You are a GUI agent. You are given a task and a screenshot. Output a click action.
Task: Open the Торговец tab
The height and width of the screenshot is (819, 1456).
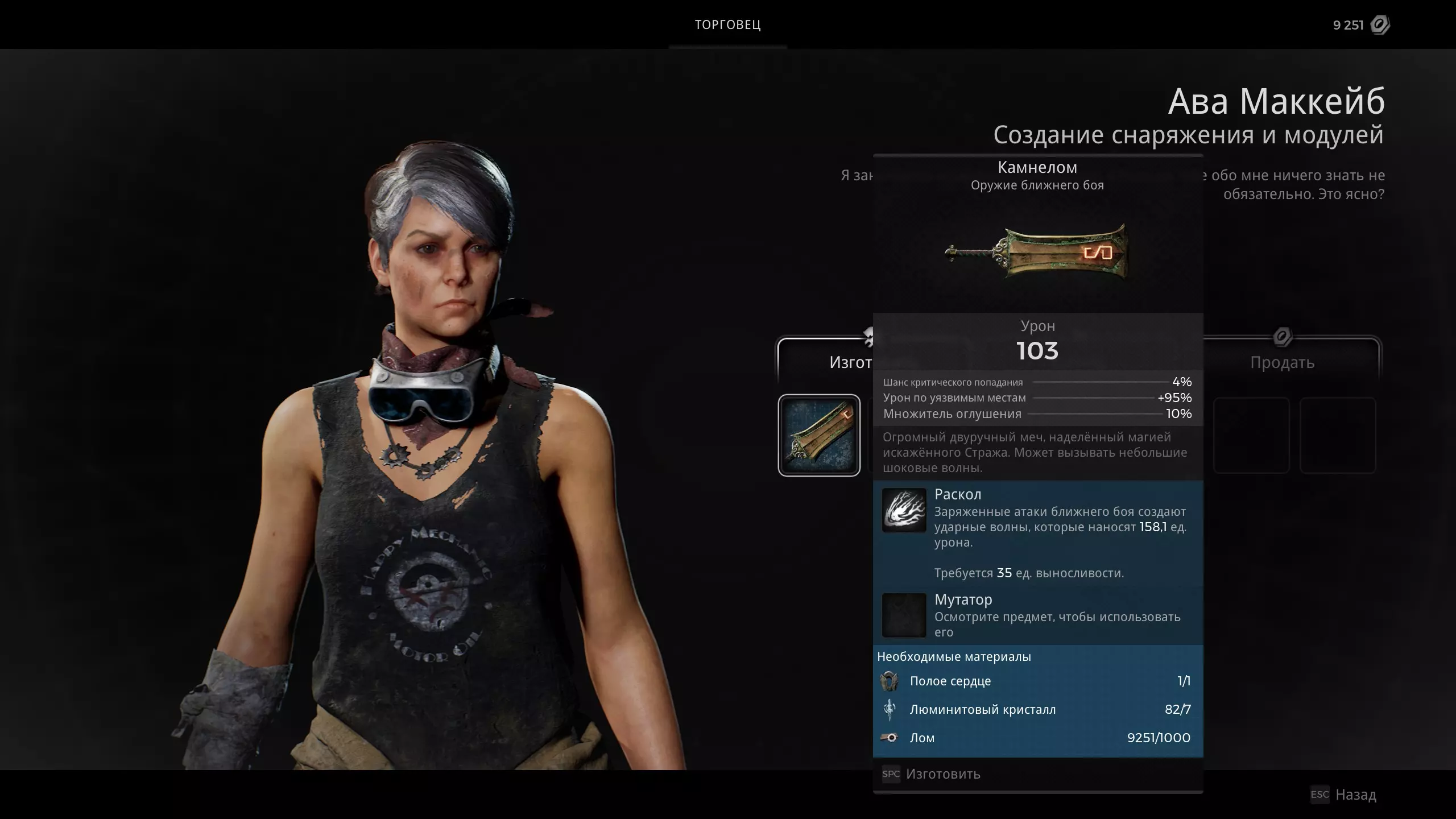point(727,25)
